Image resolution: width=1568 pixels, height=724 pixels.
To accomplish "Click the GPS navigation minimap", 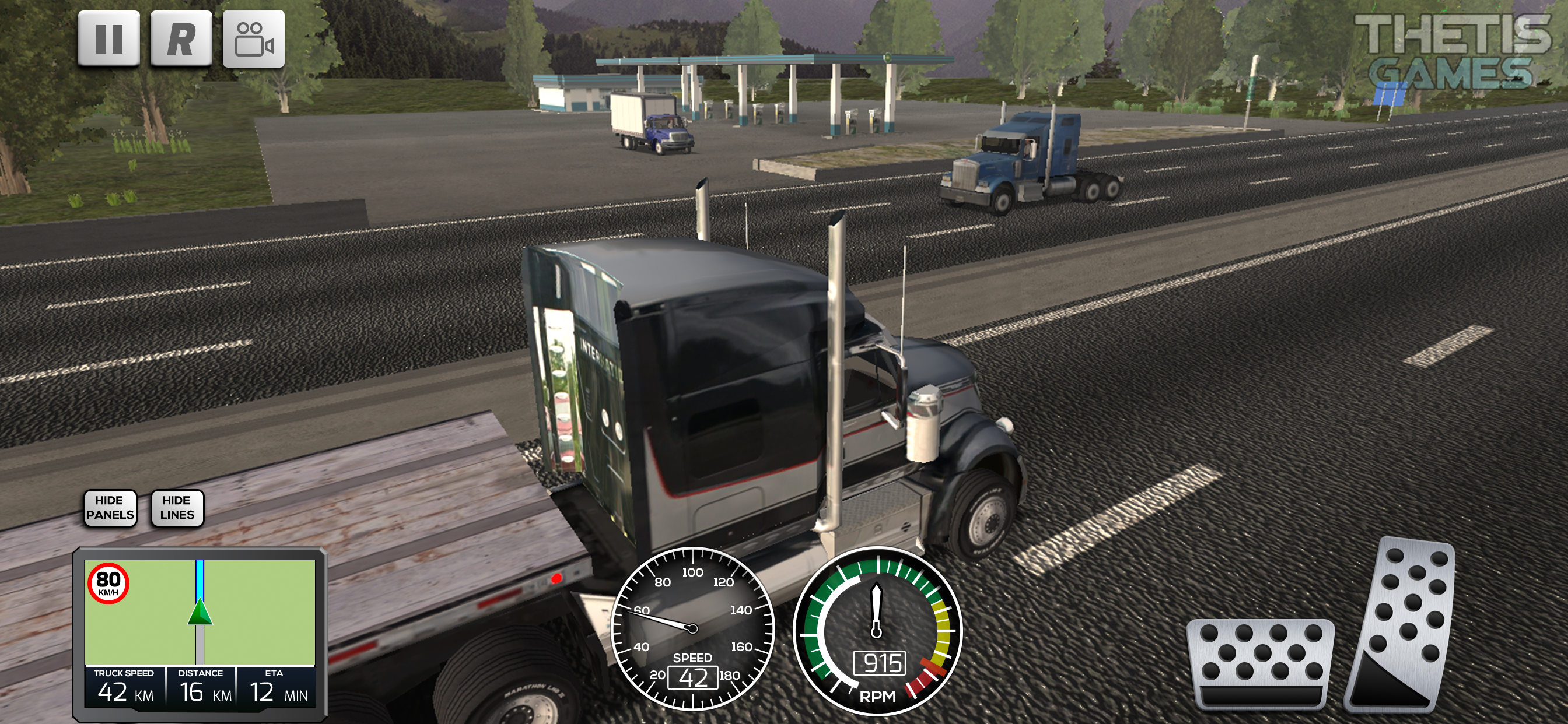I will coord(199,611).
